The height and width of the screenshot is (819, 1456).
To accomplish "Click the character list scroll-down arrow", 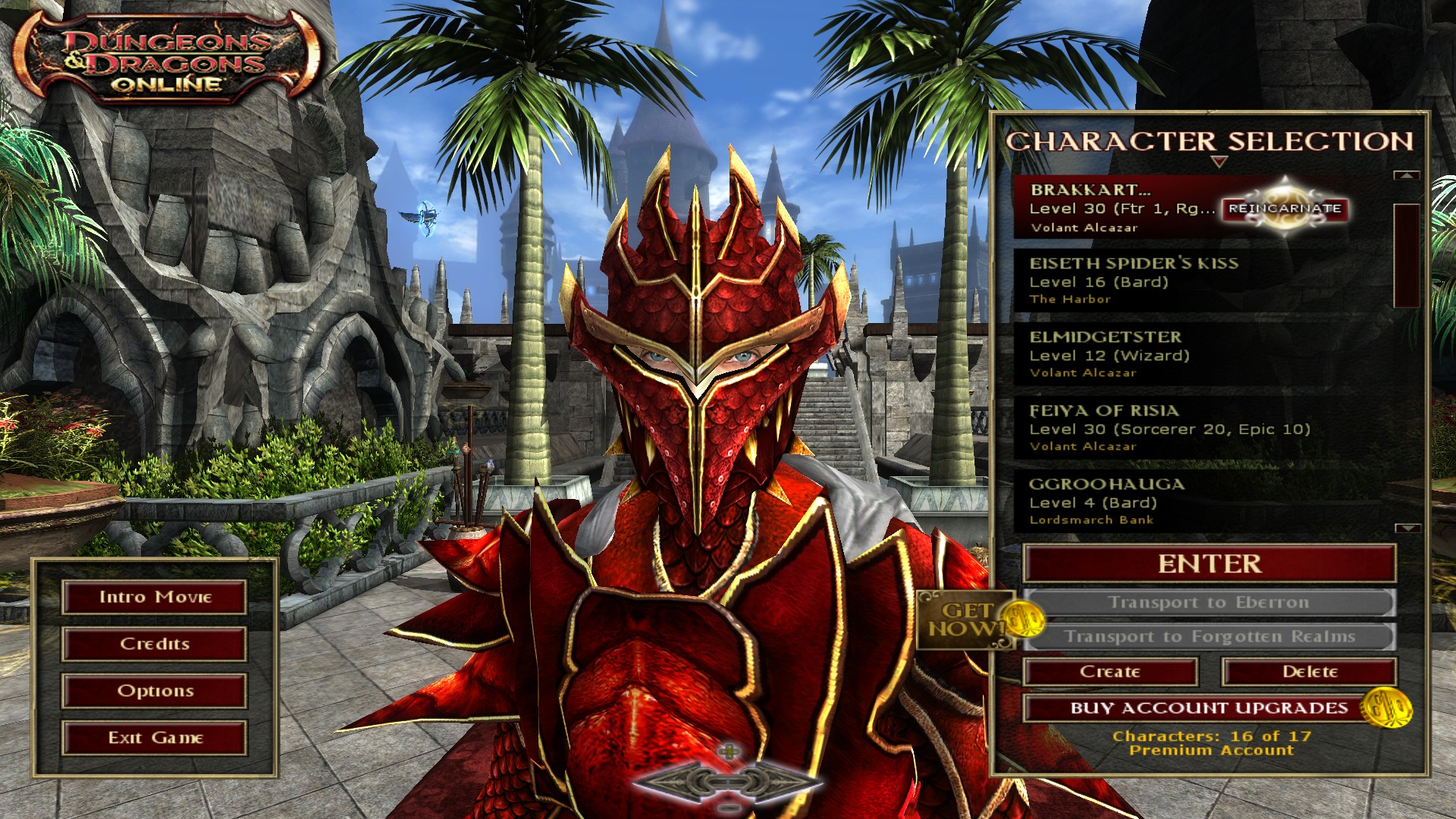I will [1407, 528].
